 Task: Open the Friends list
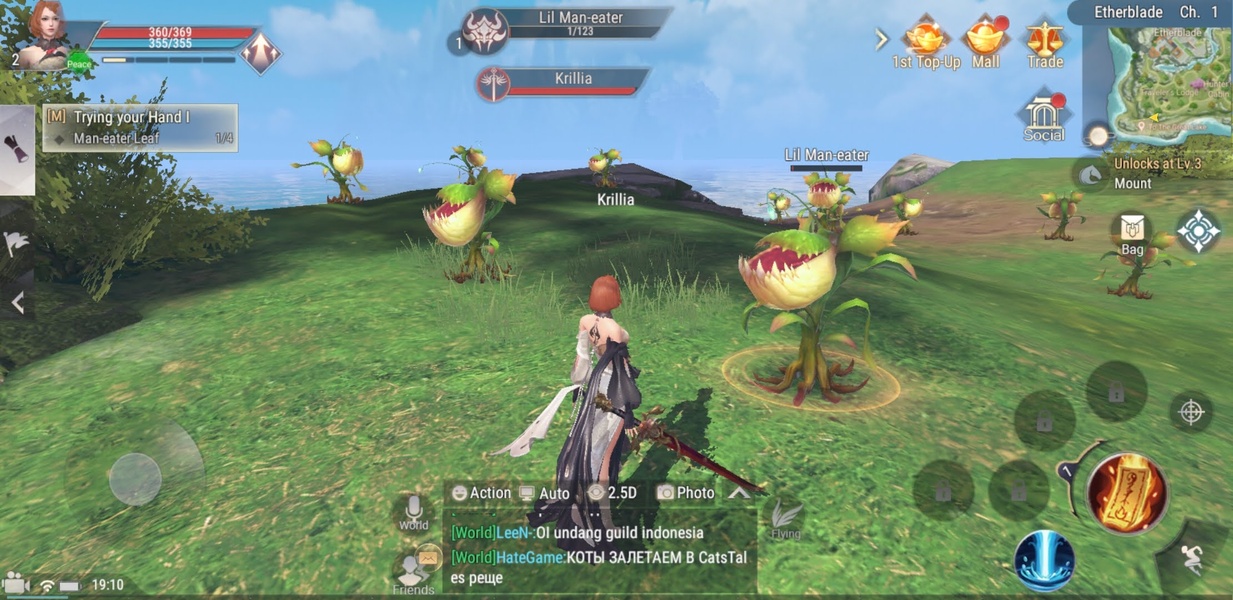414,573
